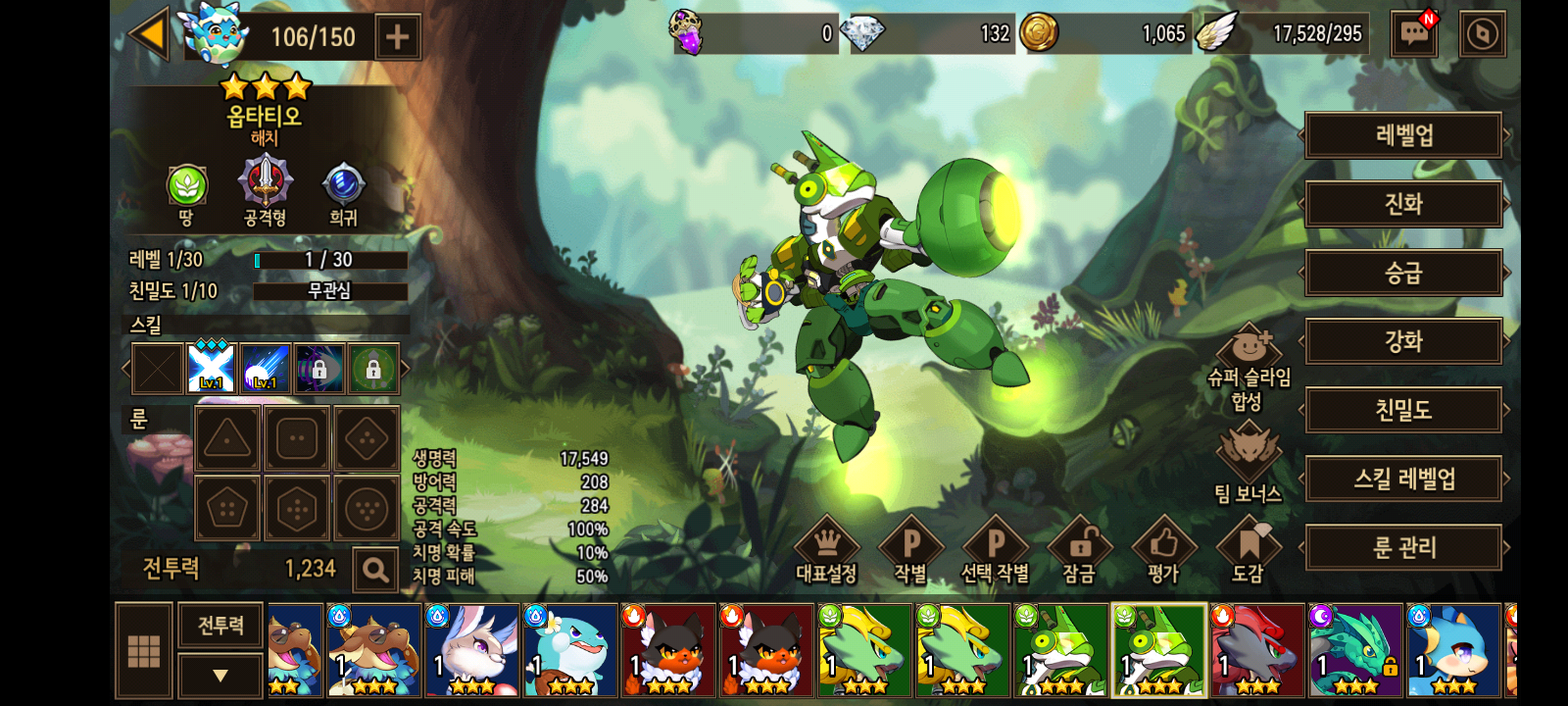Open 룬 관리 (Rune Management)
Image resolution: width=1568 pixels, height=706 pixels.
click(1403, 547)
